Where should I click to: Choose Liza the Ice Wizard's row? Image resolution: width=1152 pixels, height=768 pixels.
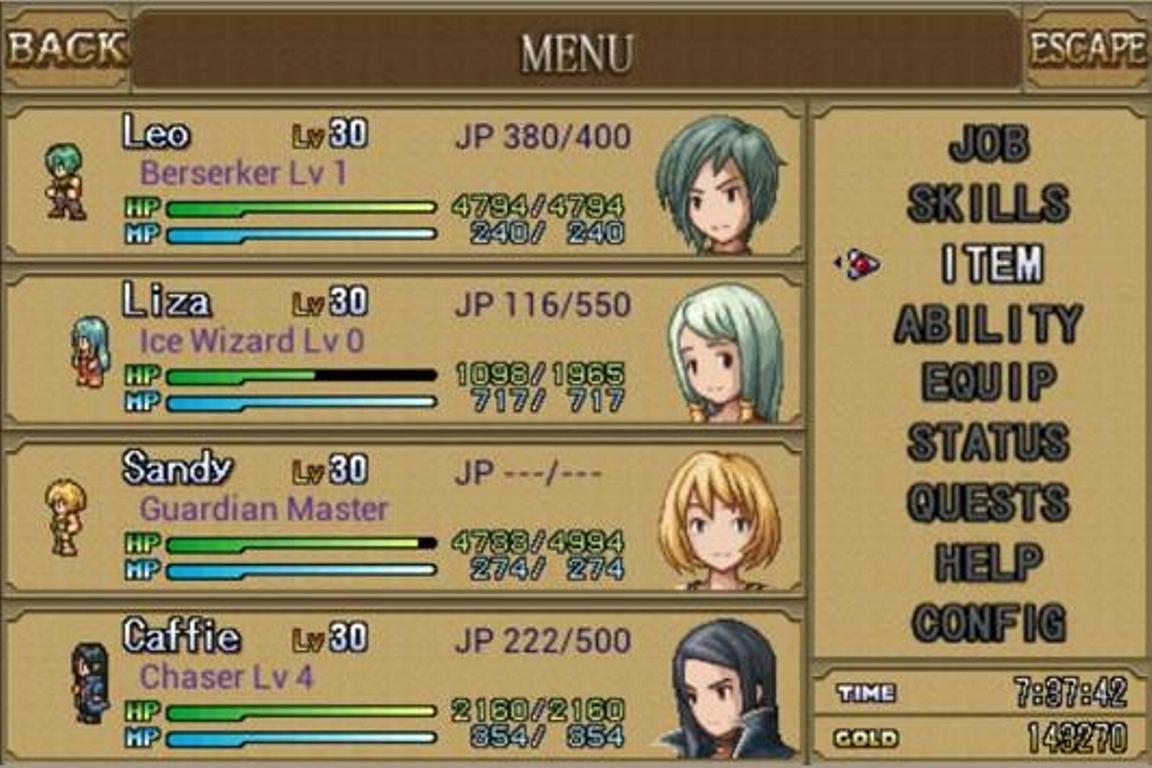pyautogui.click(x=402, y=349)
